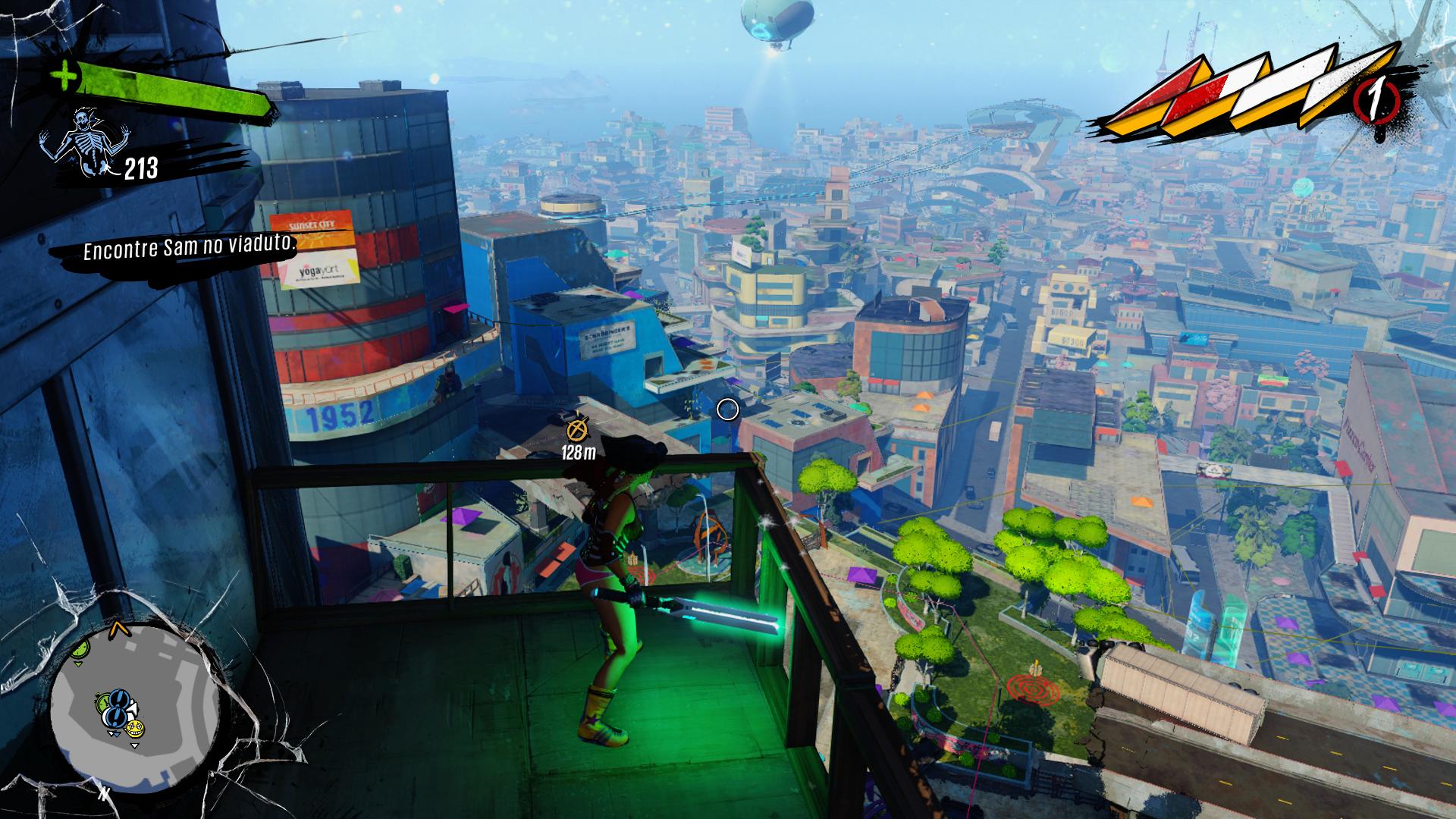This screenshot has width=1456, height=819.
Task: Click the skeleton overcharge counter icon
Action: (88, 140)
